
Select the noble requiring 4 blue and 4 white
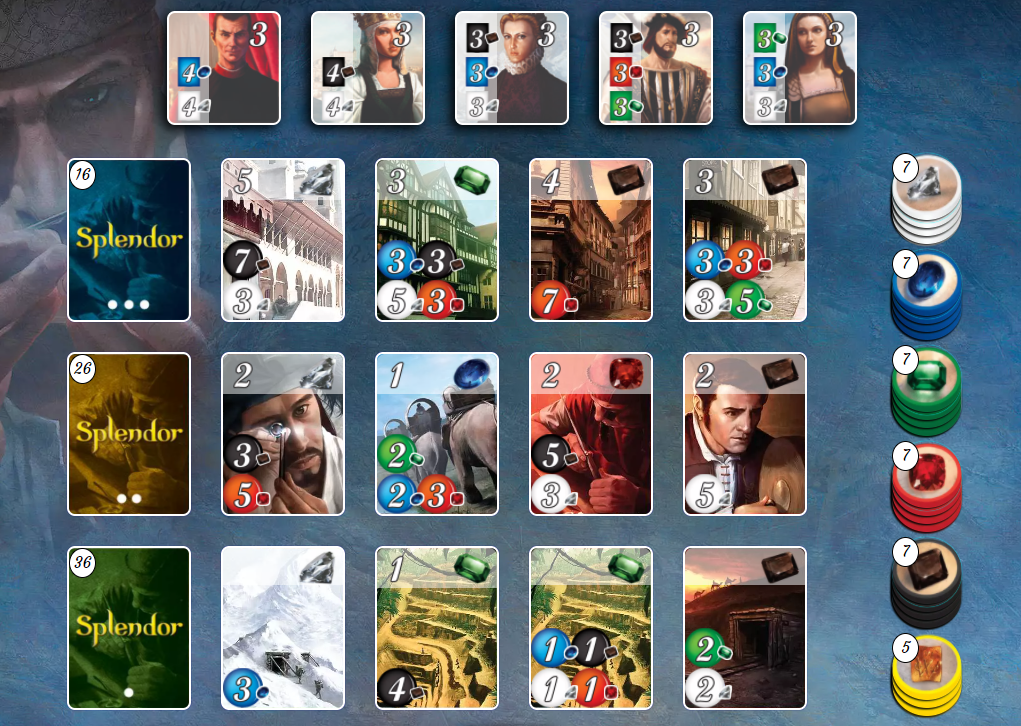(224, 68)
